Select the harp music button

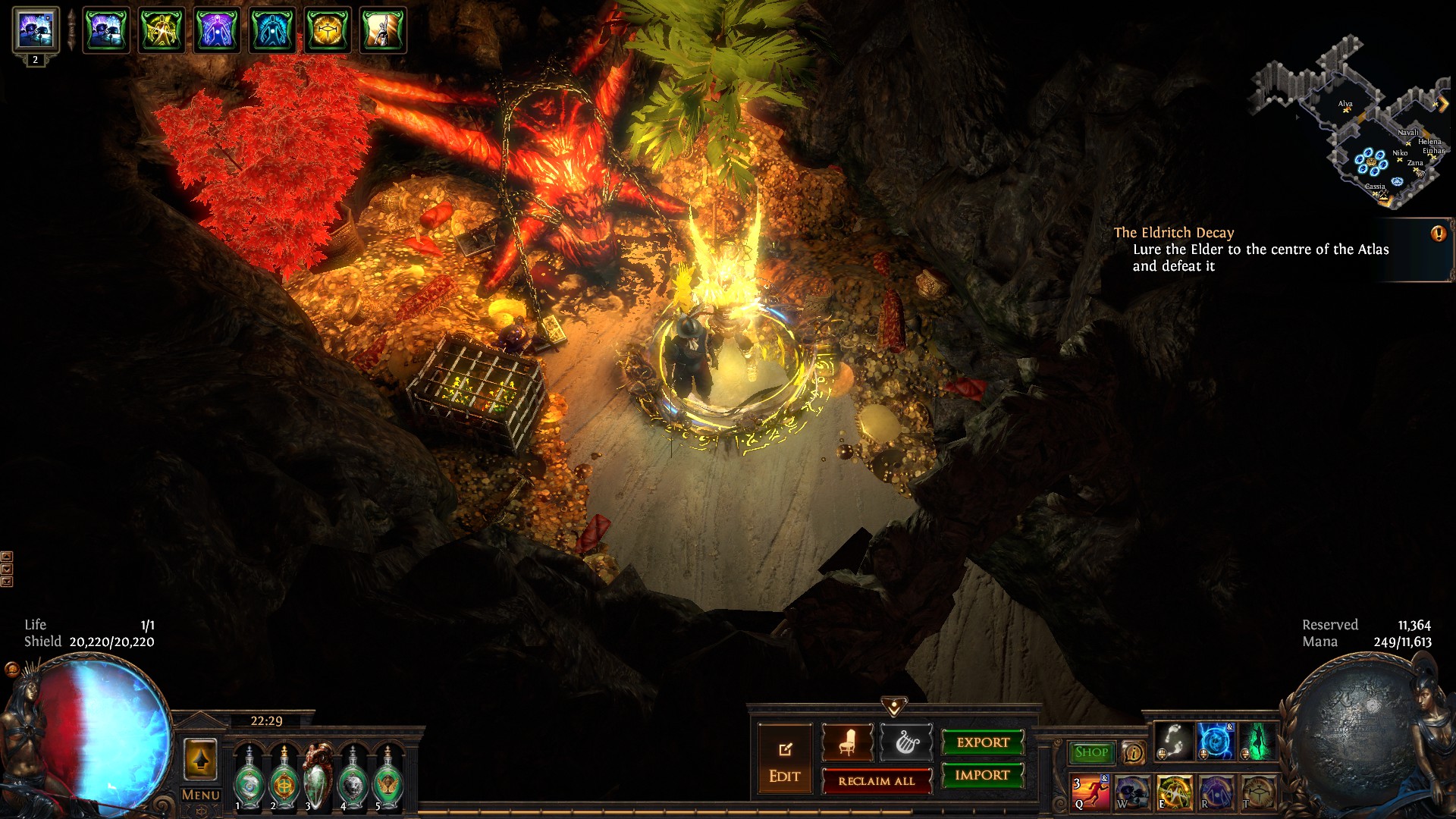point(905,742)
